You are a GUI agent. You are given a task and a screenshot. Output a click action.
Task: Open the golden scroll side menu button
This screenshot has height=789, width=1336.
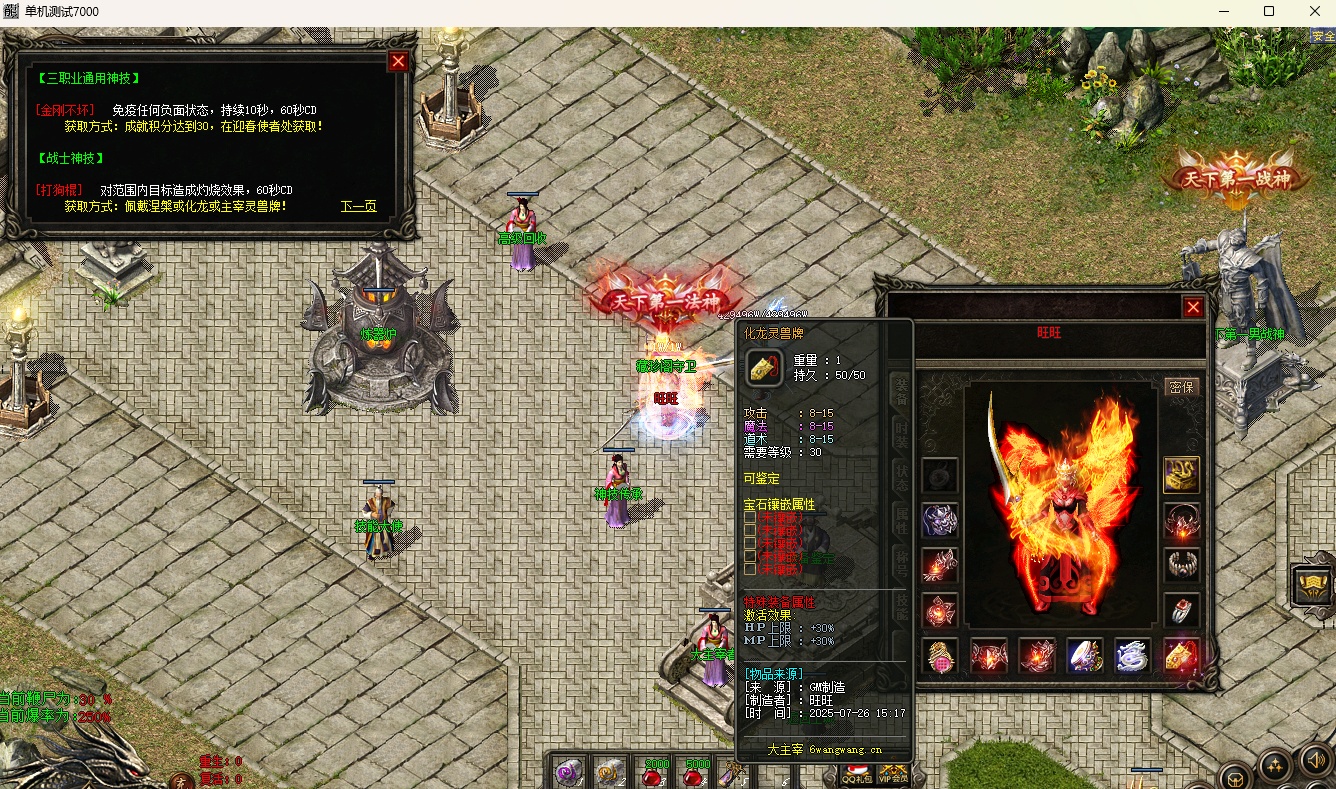[1312, 586]
